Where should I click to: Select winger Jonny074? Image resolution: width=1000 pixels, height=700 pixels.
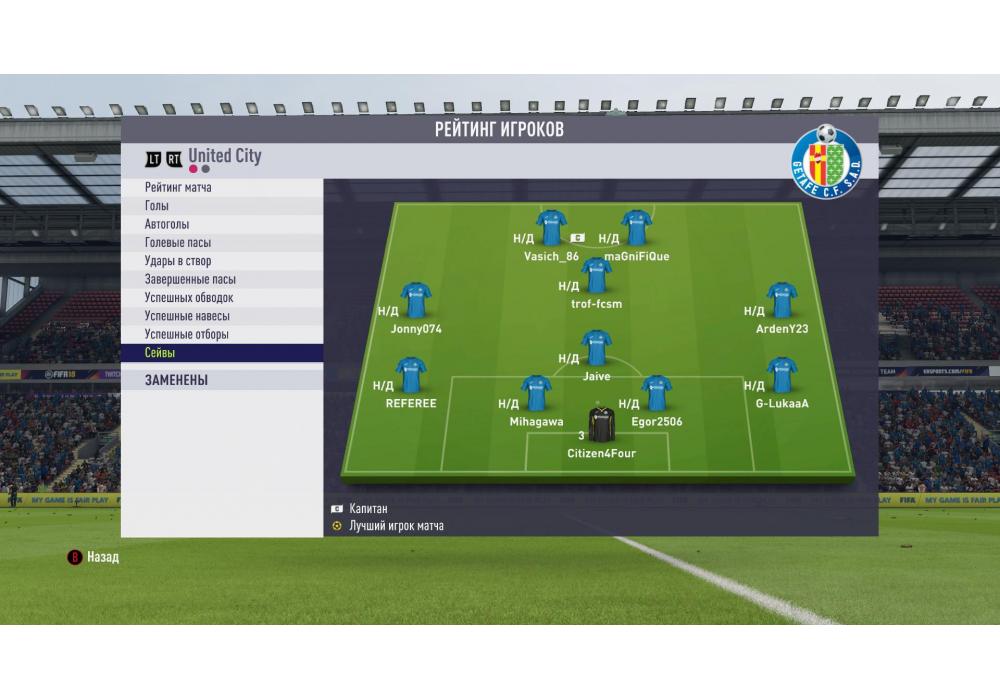tap(416, 300)
